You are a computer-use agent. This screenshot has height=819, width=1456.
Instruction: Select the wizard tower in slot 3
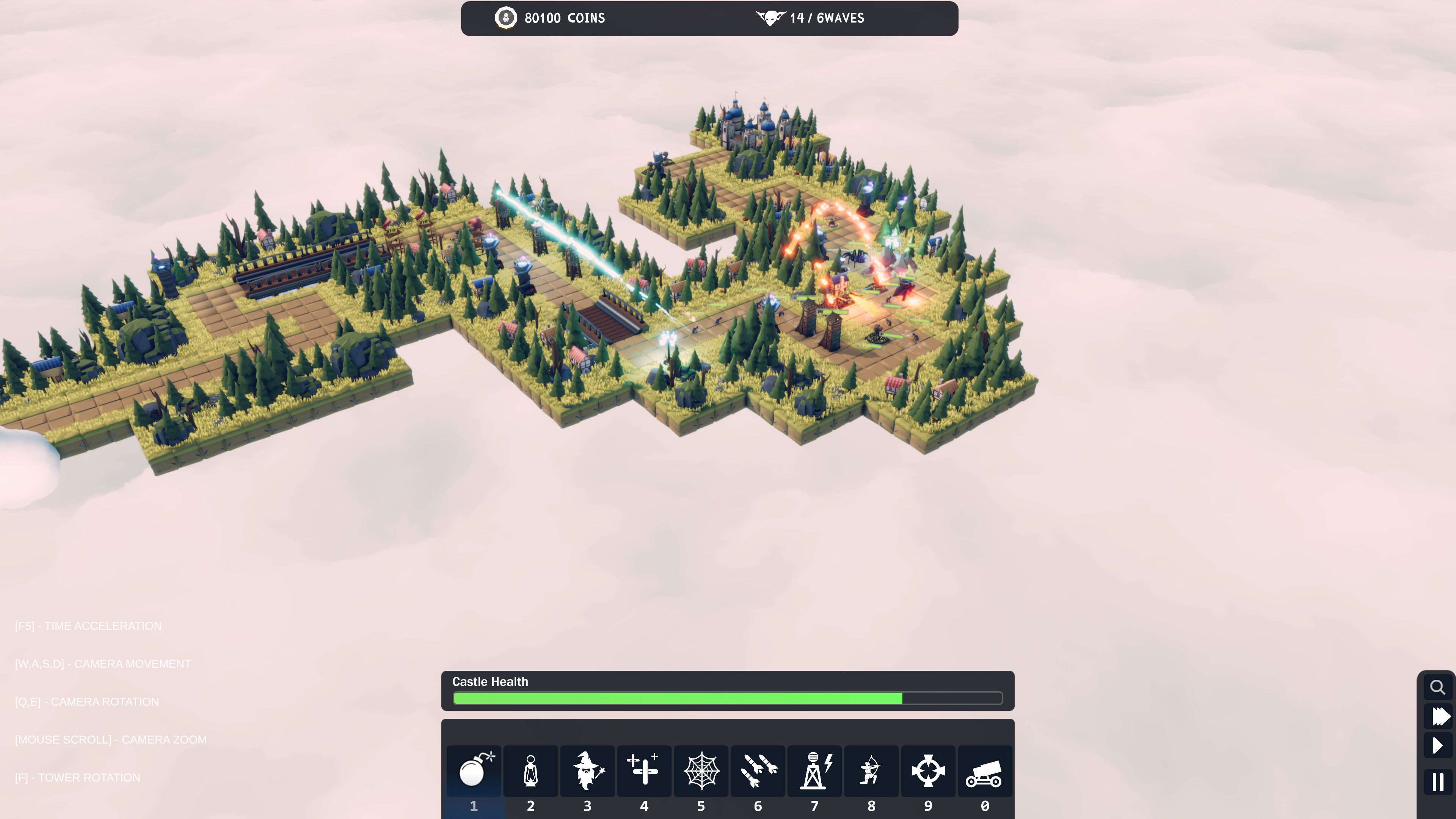click(587, 772)
